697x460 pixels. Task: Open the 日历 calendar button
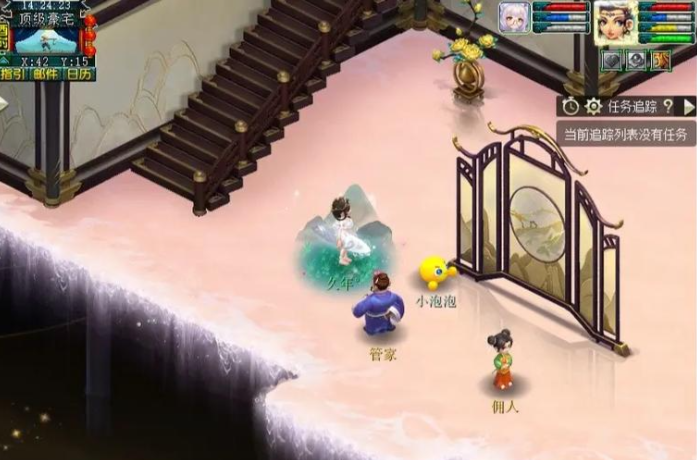tap(79, 73)
